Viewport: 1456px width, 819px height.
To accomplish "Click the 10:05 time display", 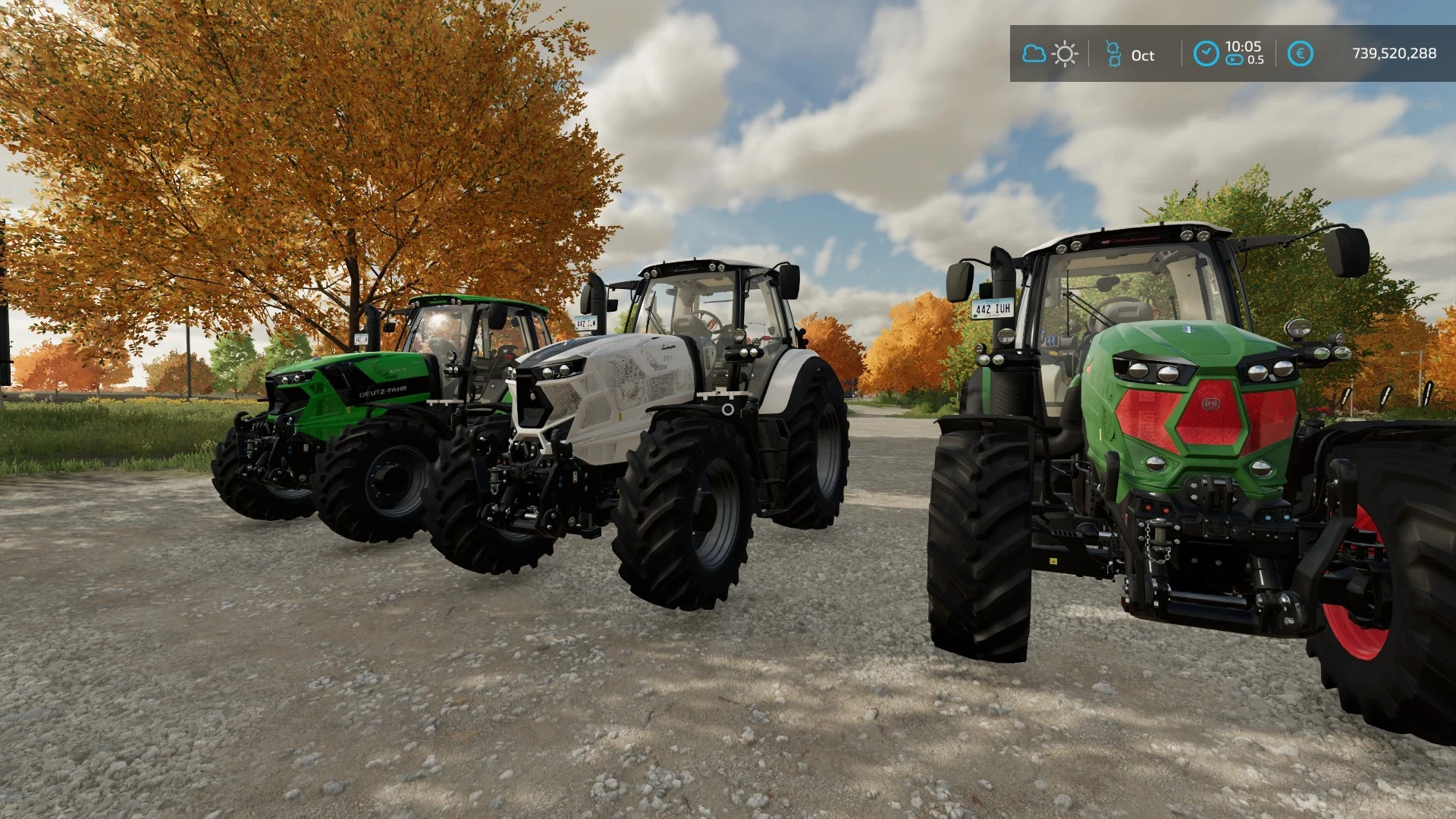I will [1244, 47].
